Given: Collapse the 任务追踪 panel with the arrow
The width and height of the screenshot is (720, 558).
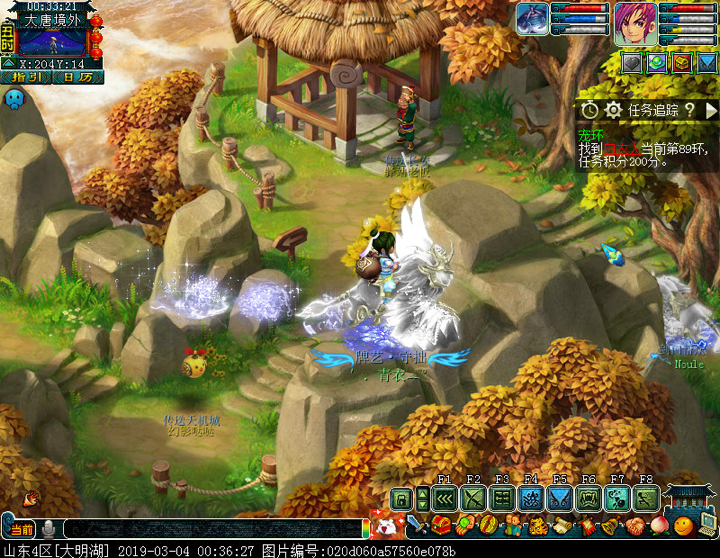Looking at the screenshot, I should tap(711, 110).
